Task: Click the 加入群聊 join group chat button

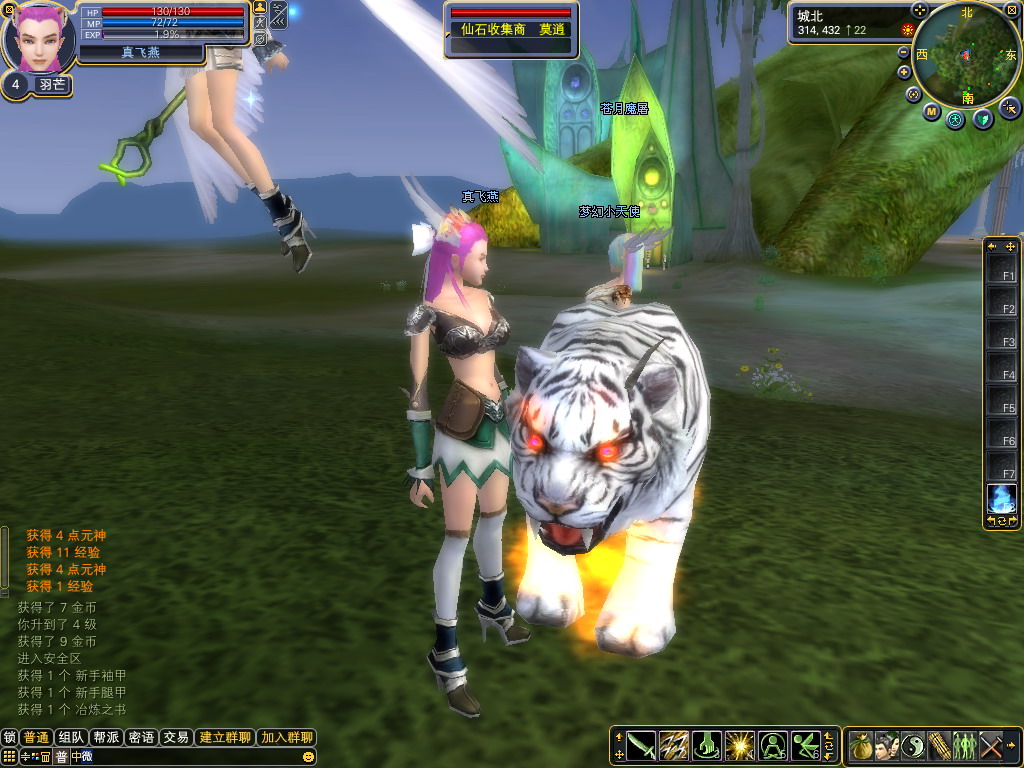Action: [287, 737]
